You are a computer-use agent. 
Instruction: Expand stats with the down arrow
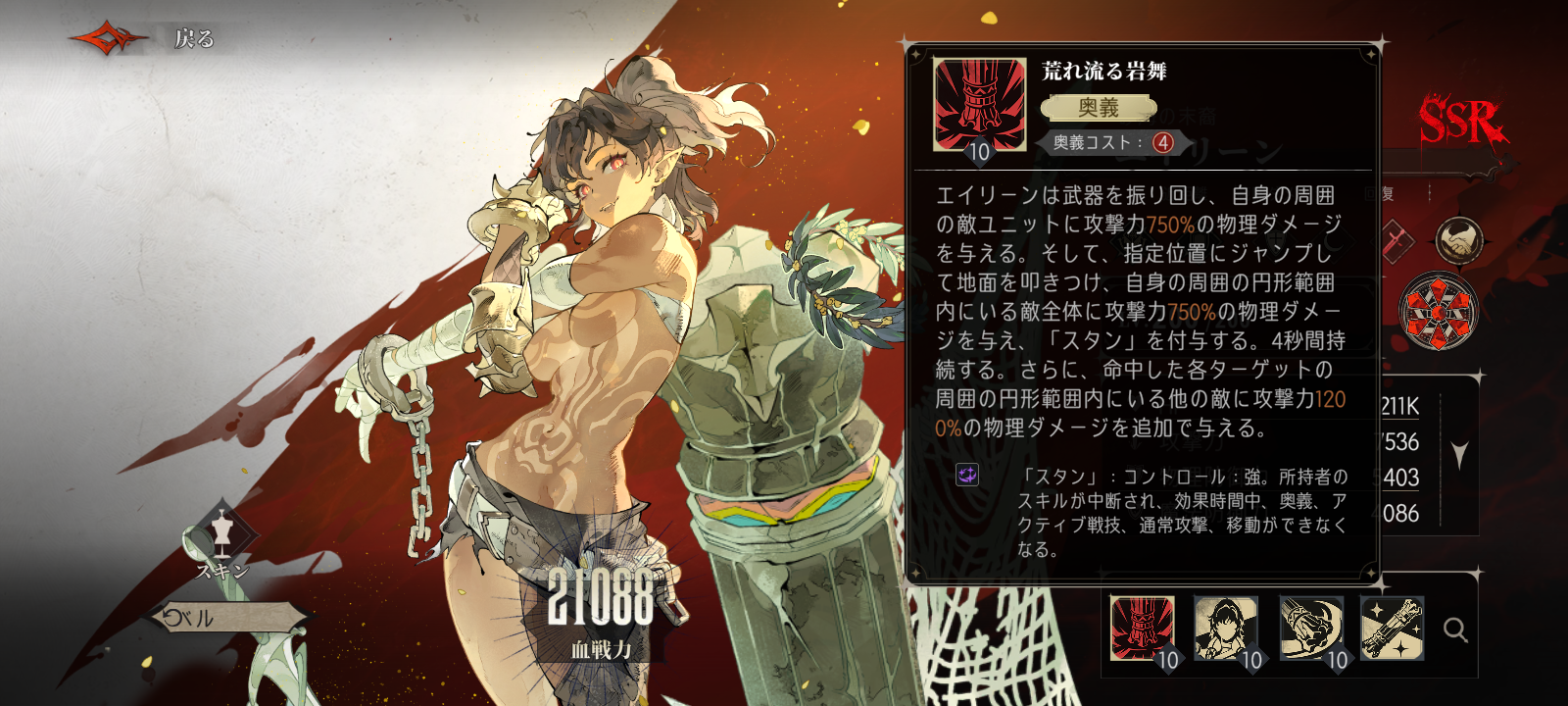tap(1460, 455)
